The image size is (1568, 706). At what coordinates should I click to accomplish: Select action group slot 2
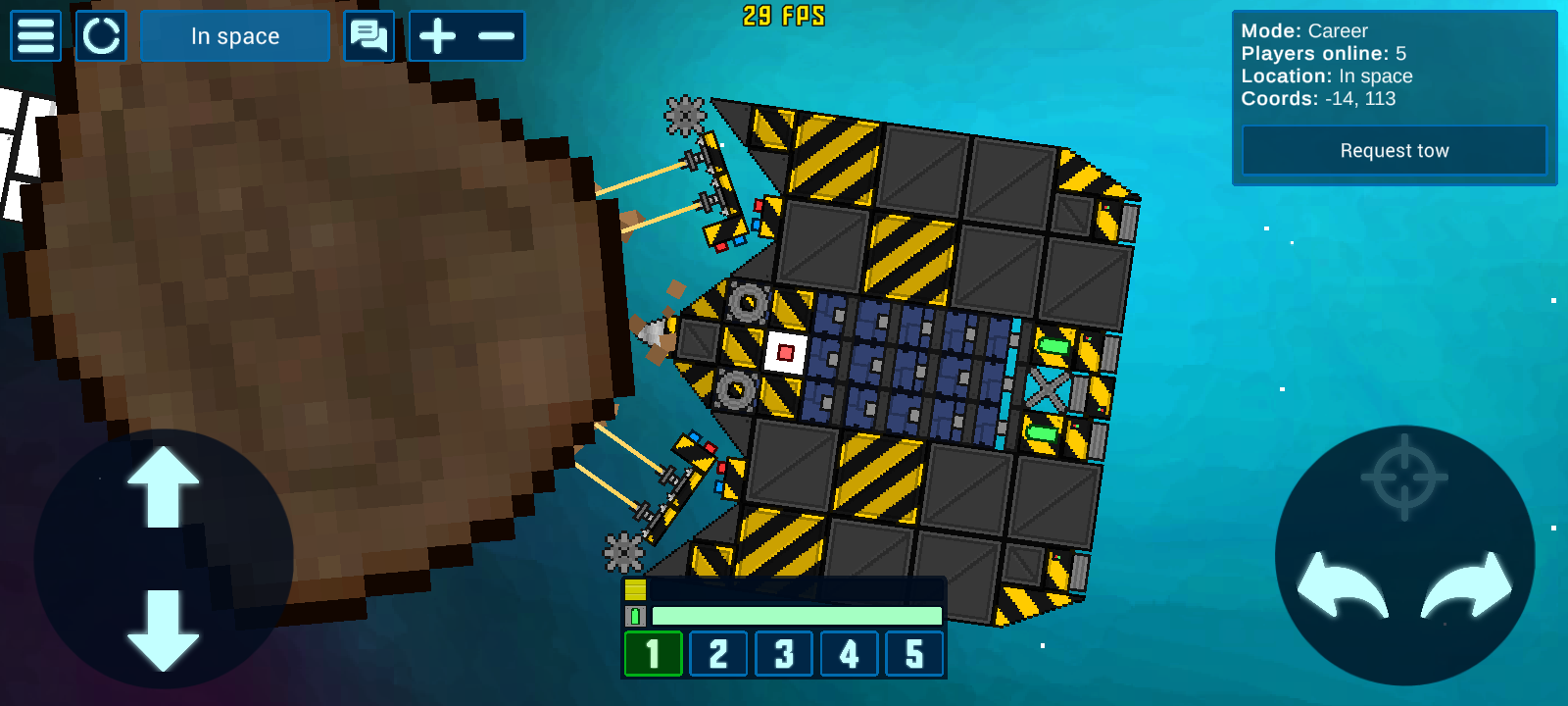click(718, 654)
